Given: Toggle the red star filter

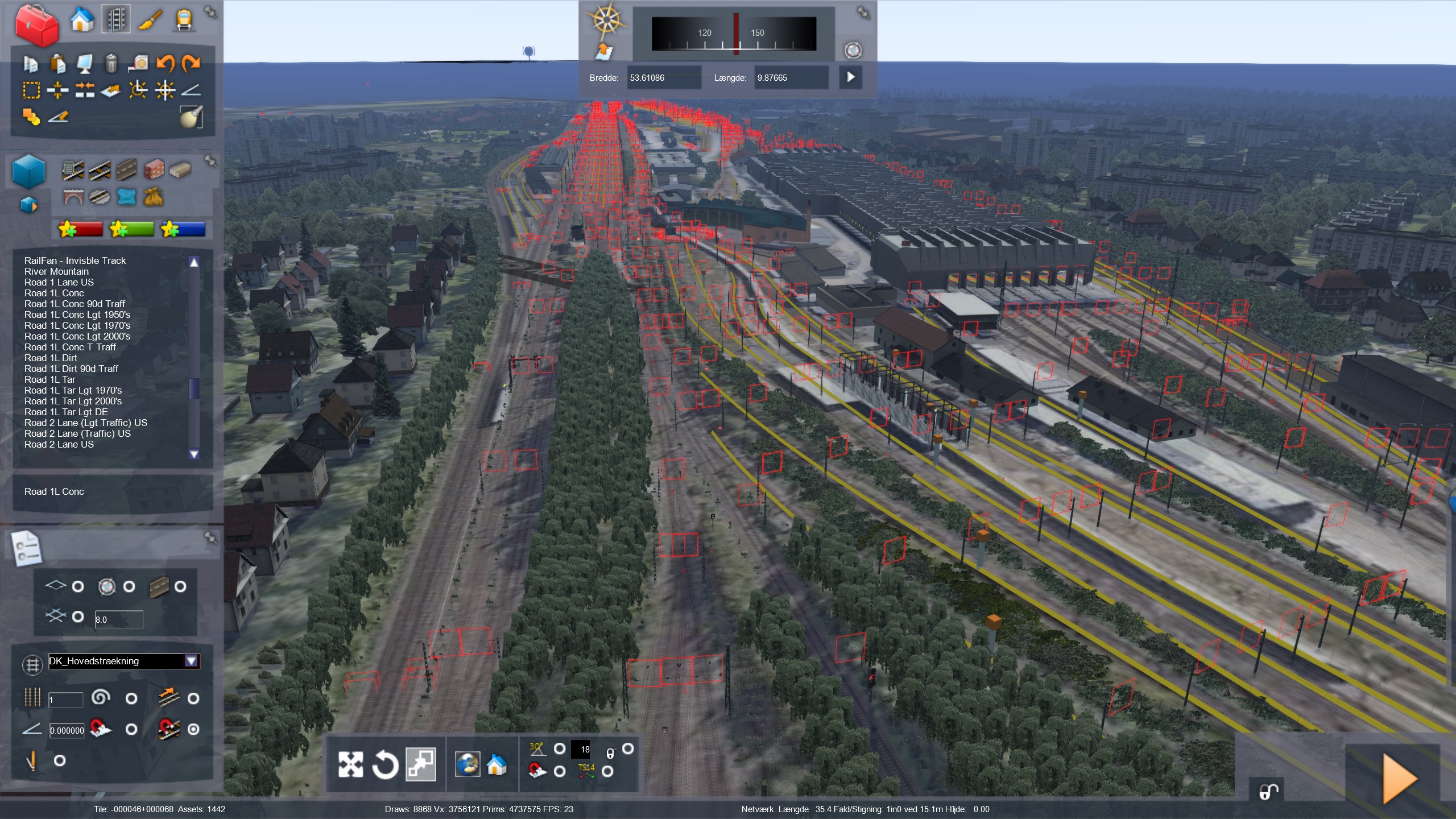Looking at the screenshot, I should pos(80,229).
